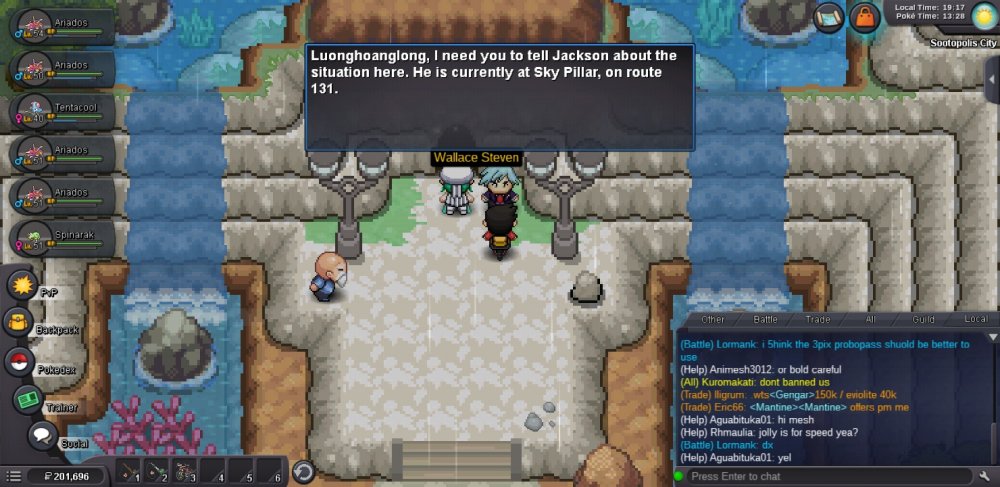Switch to the Other chat tab

pos(713,319)
